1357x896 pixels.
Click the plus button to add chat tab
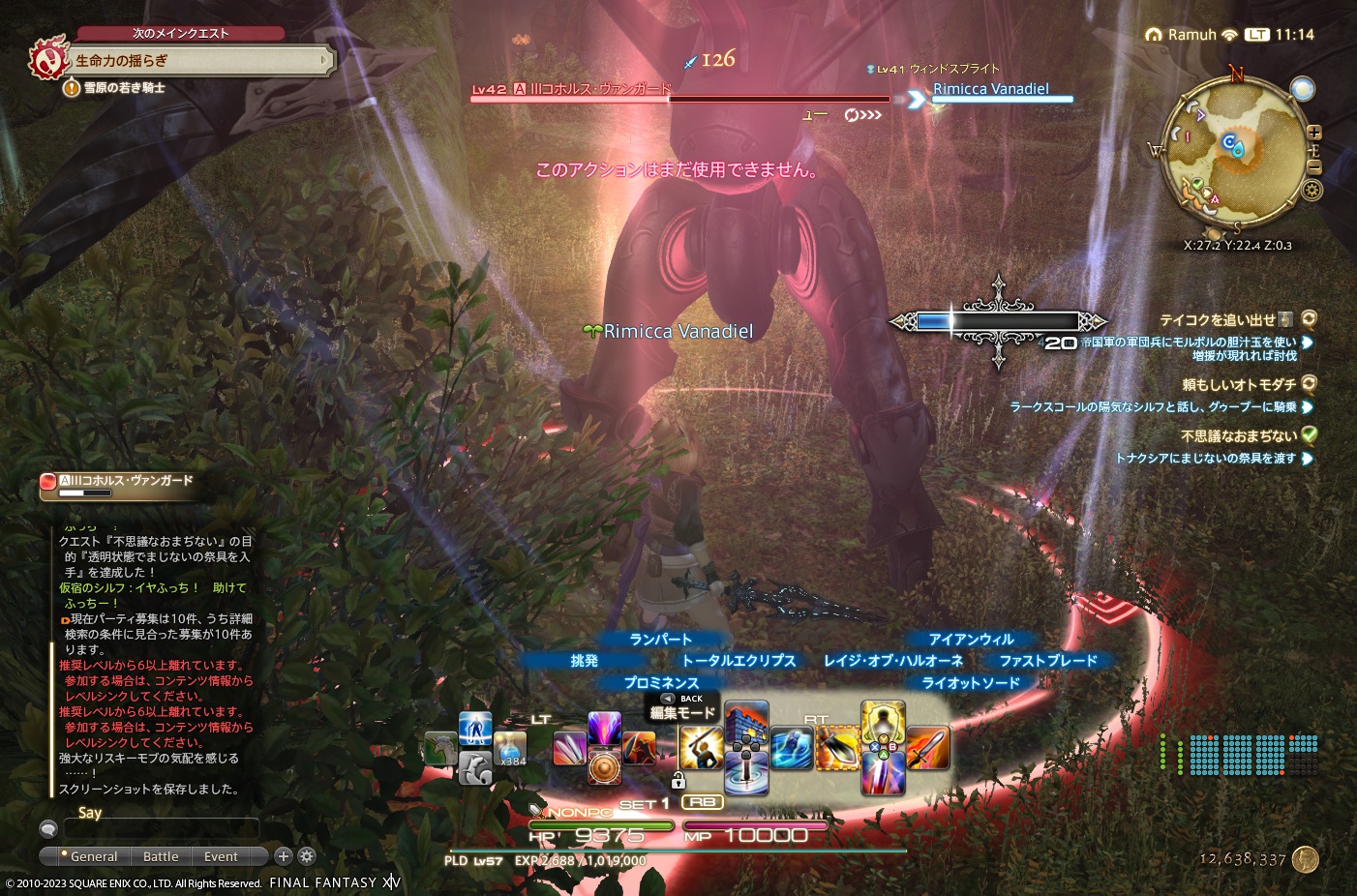(x=283, y=856)
